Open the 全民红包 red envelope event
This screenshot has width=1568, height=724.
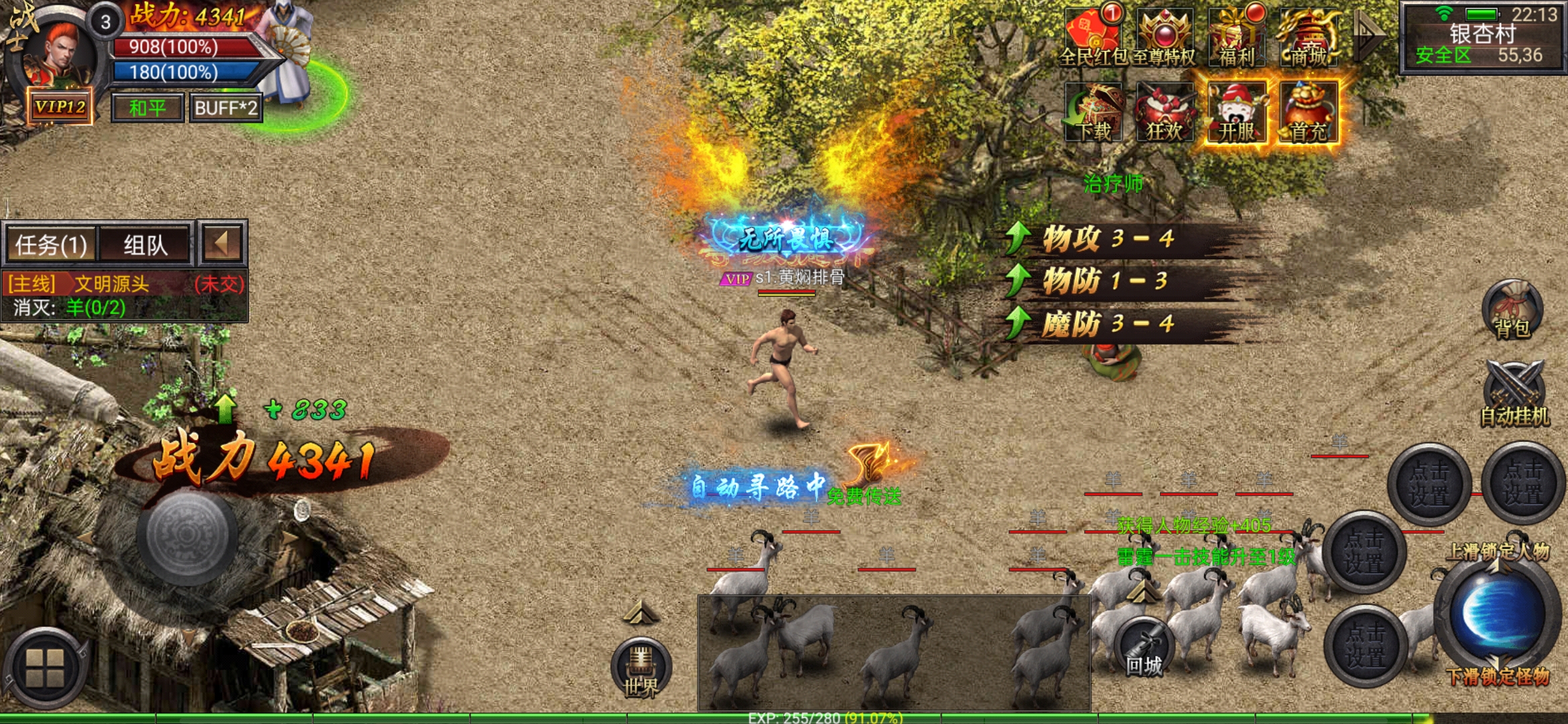pos(1094,37)
